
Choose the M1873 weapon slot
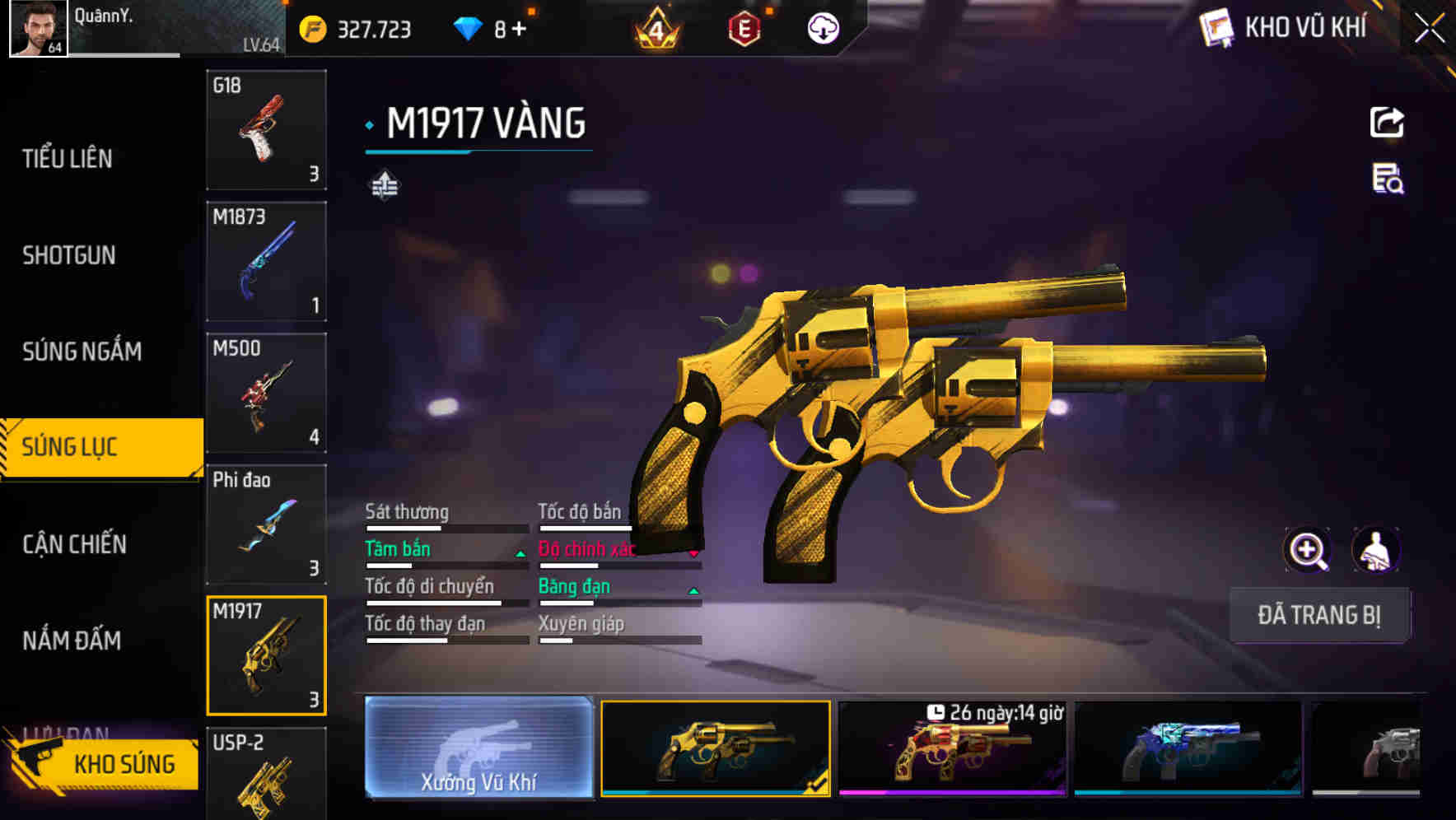266,261
